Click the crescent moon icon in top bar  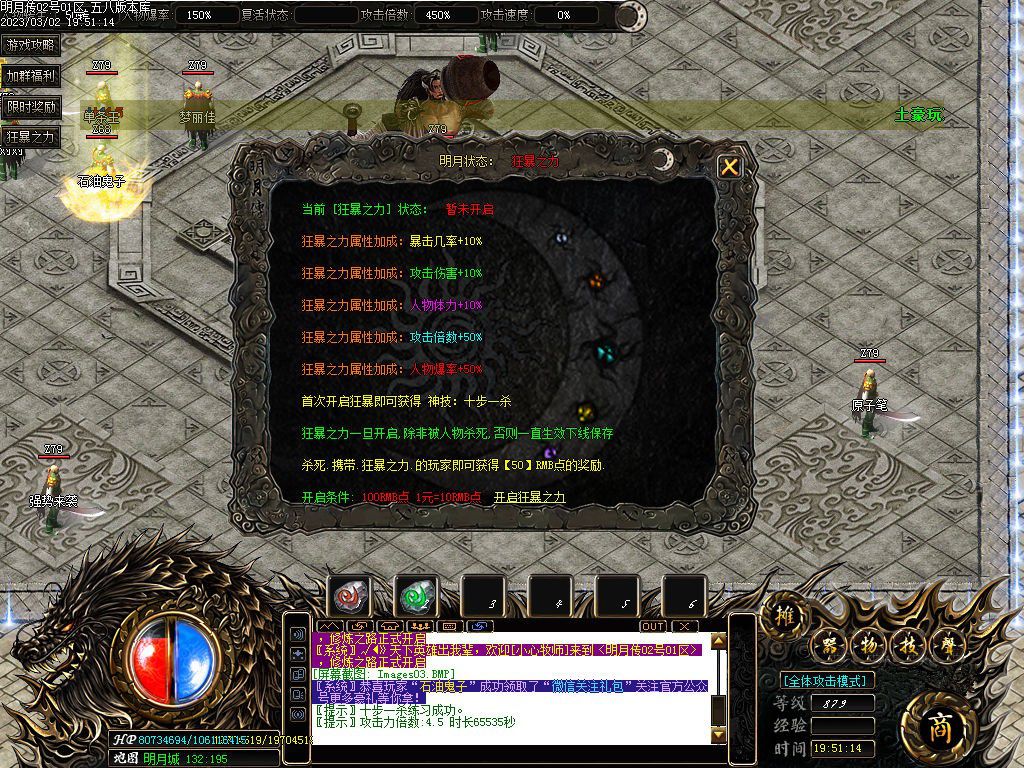point(630,16)
